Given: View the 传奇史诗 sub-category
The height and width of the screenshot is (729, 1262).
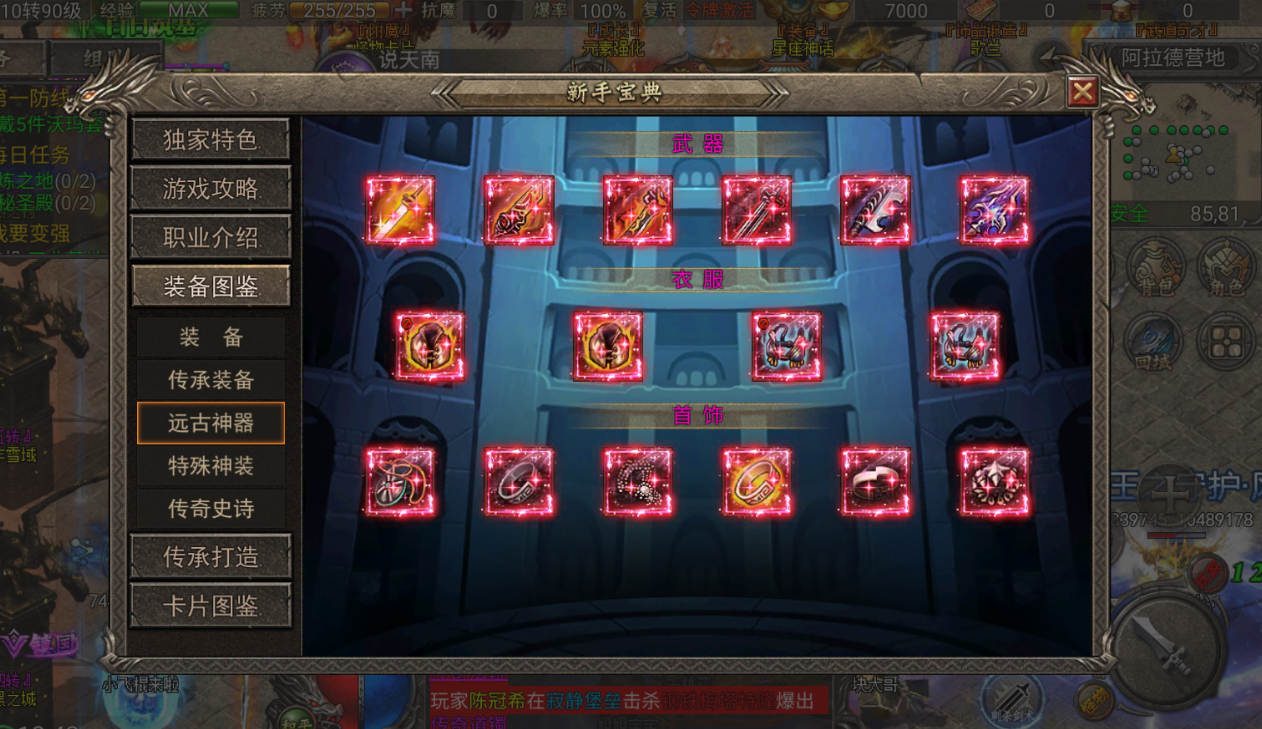Looking at the screenshot, I should 210,509.
